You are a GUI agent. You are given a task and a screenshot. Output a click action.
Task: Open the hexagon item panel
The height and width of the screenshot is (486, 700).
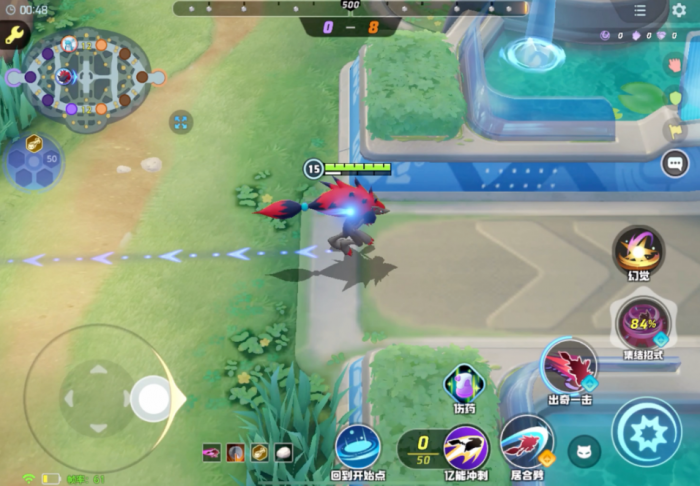click(34, 161)
